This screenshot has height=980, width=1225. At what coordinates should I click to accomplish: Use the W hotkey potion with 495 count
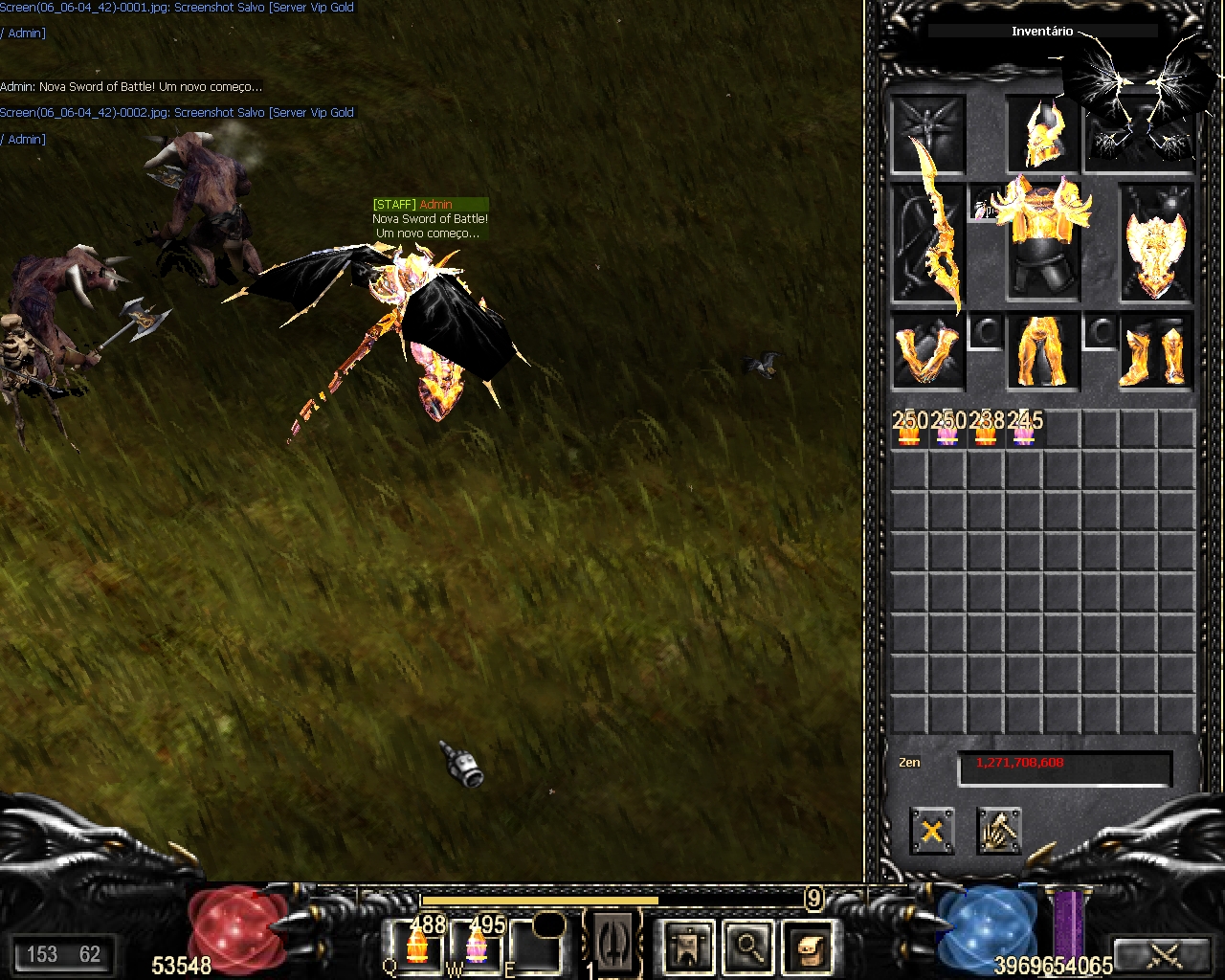(477, 946)
